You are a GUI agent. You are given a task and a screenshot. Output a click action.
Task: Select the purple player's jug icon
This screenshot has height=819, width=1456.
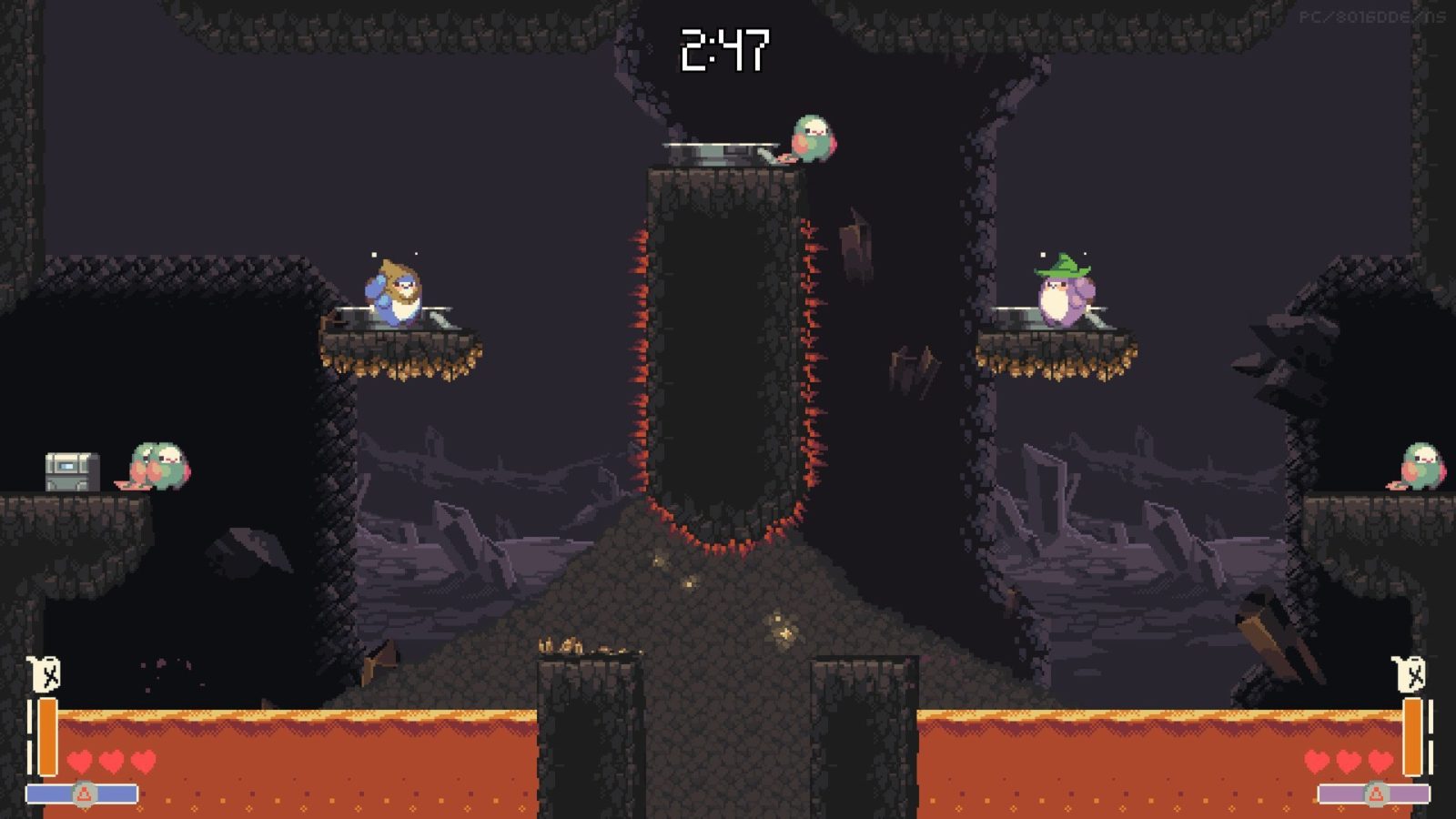pyautogui.click(x=1410, y=674)
